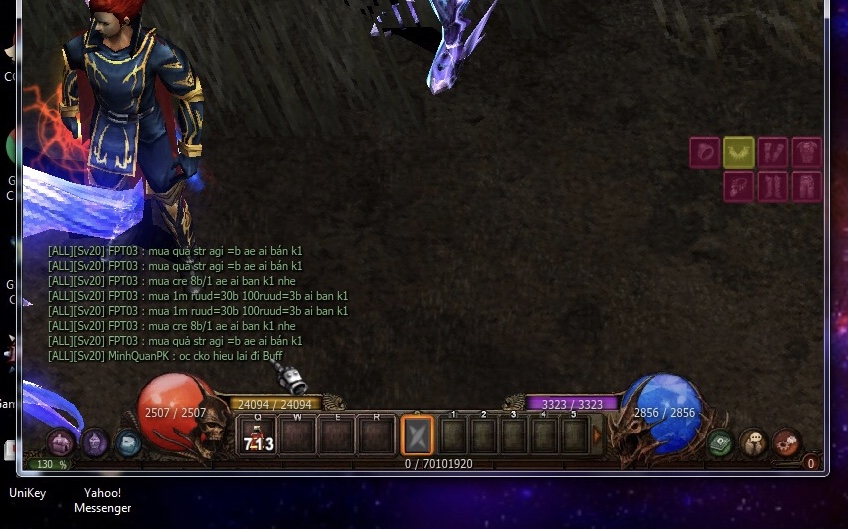Open the red gear settings icon
Image resolution: width=848 pixels, height=529 pixels.
(x=787, y=442)
